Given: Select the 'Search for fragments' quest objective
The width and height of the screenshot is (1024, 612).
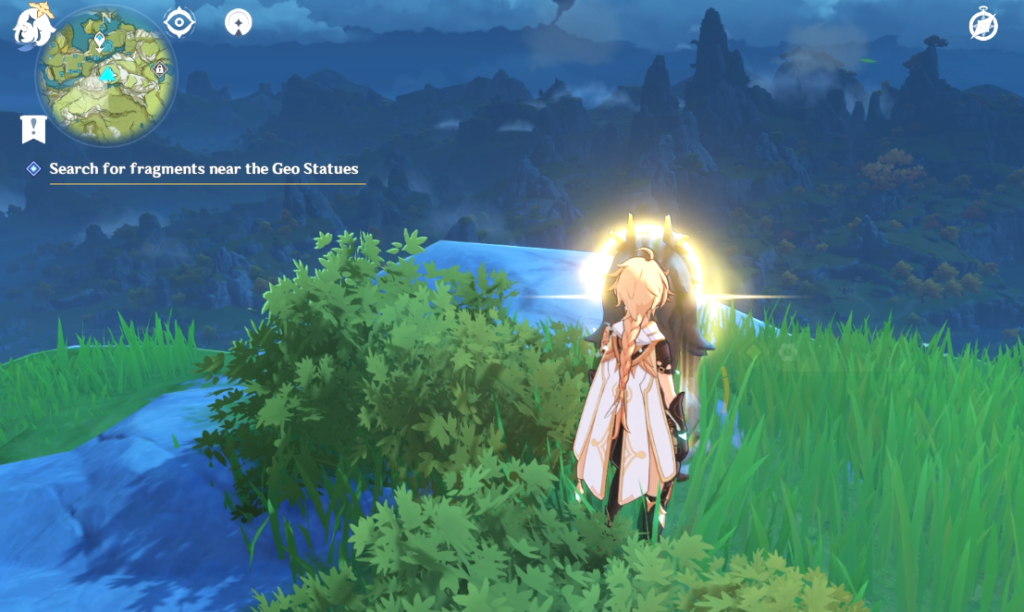Looking at the screenshot, I should pyautogui.click(x=203, y=169).
